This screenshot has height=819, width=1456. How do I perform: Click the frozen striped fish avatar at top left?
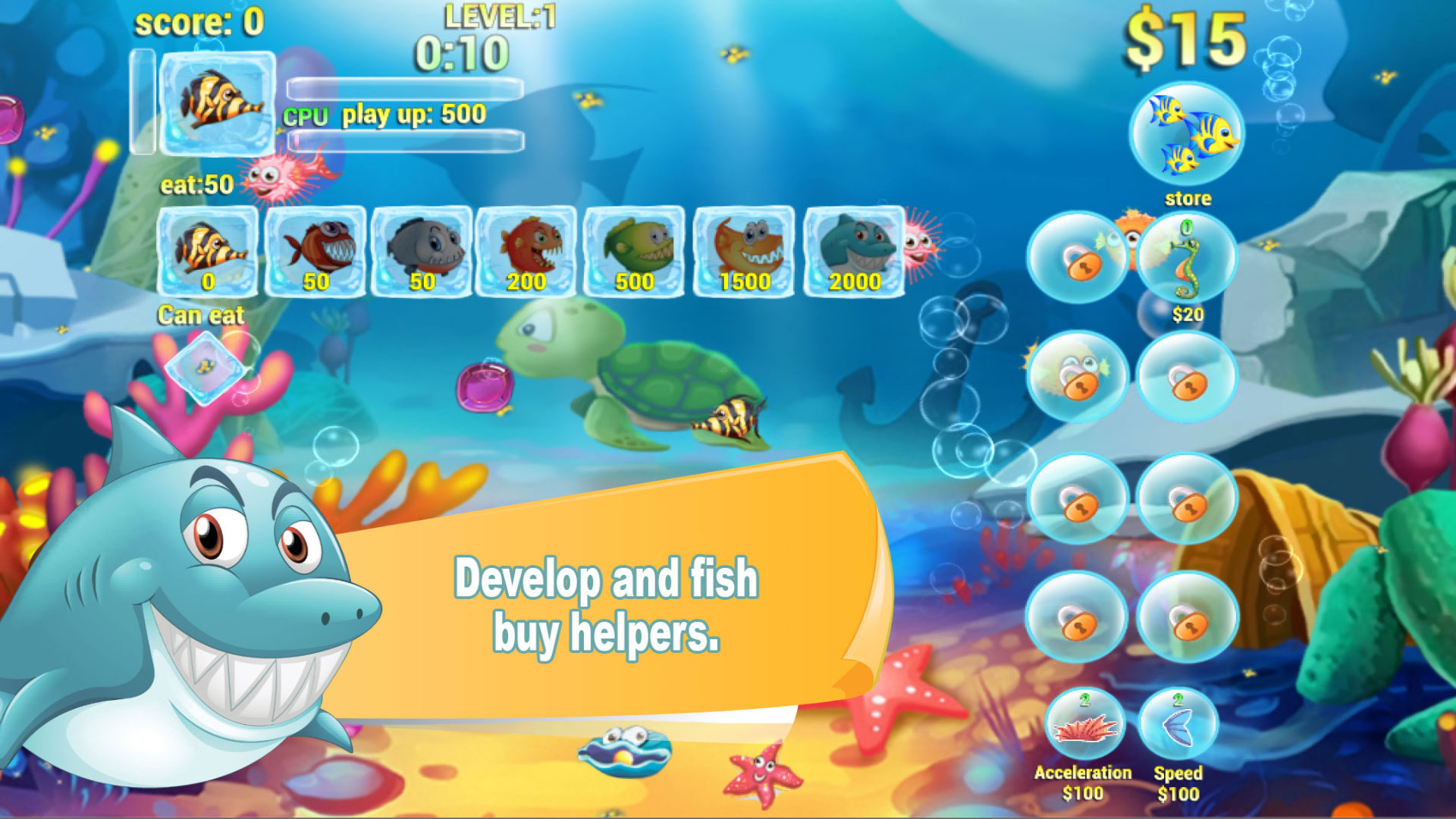click(216, 102)
